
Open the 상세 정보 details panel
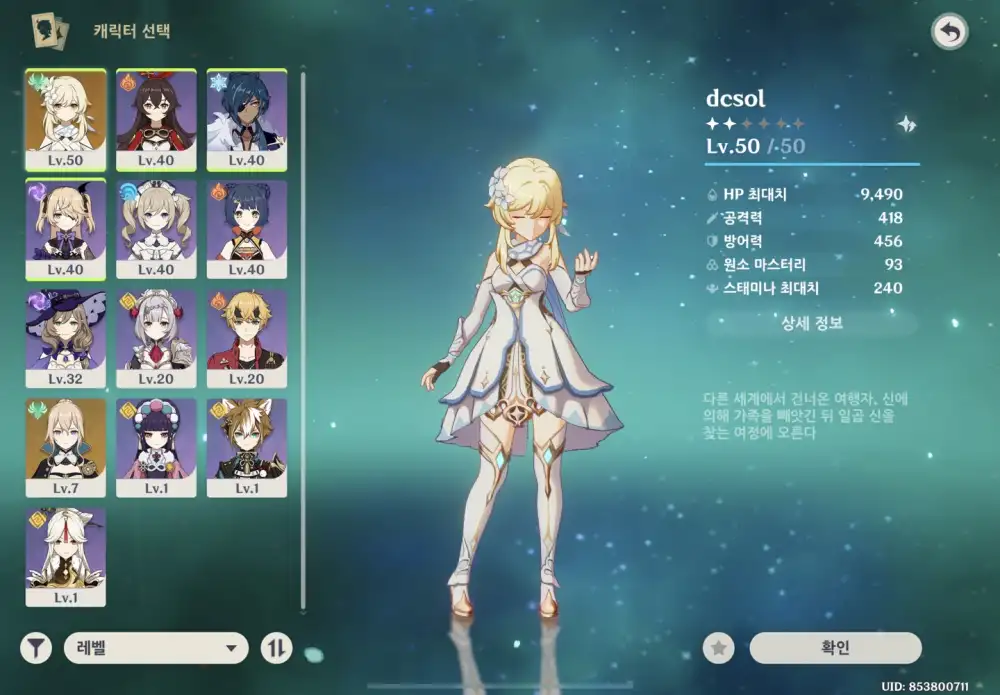(x=811, y=323)
